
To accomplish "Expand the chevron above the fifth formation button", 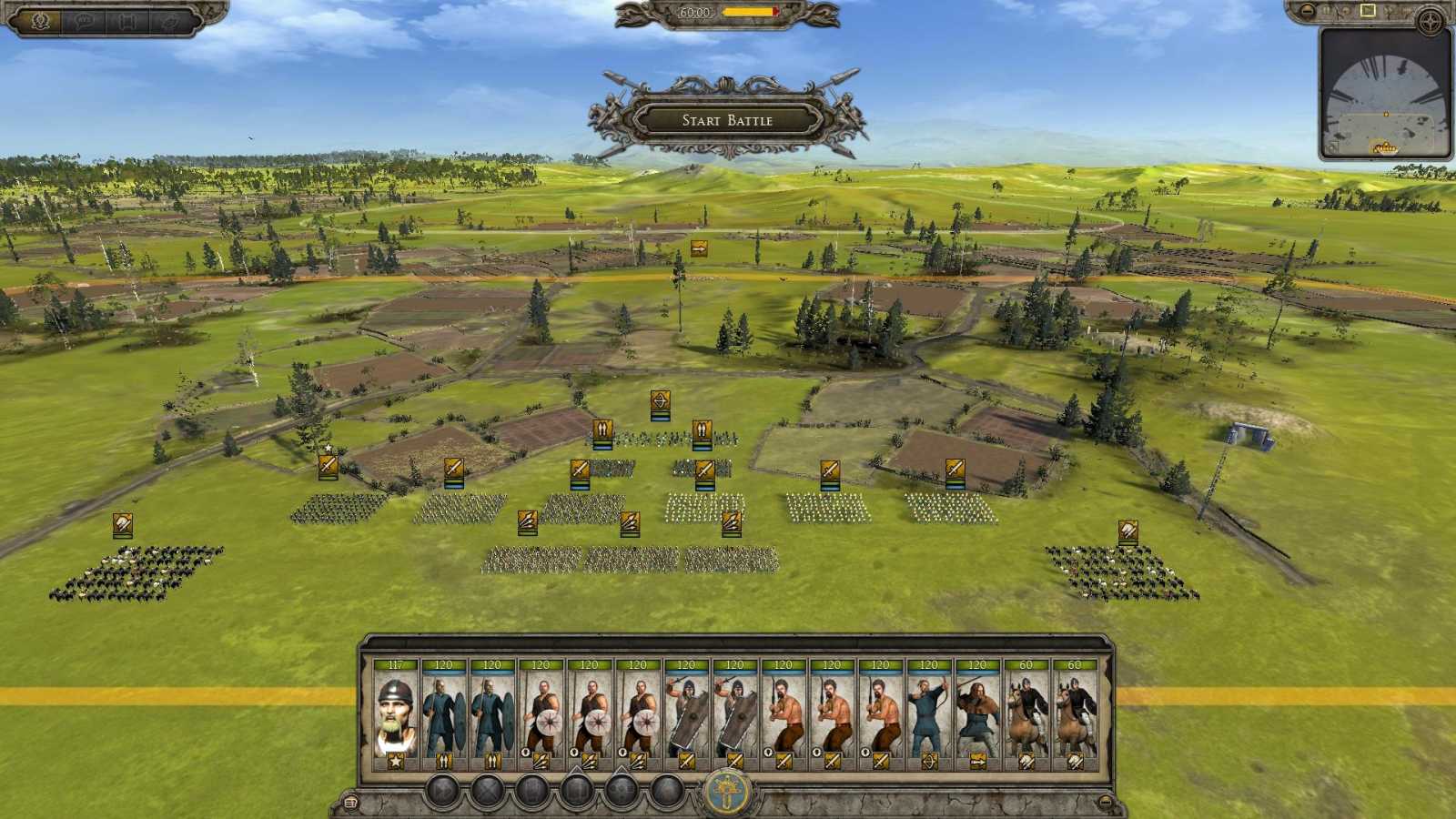I will pyautogui.click(x=620, y=772).
